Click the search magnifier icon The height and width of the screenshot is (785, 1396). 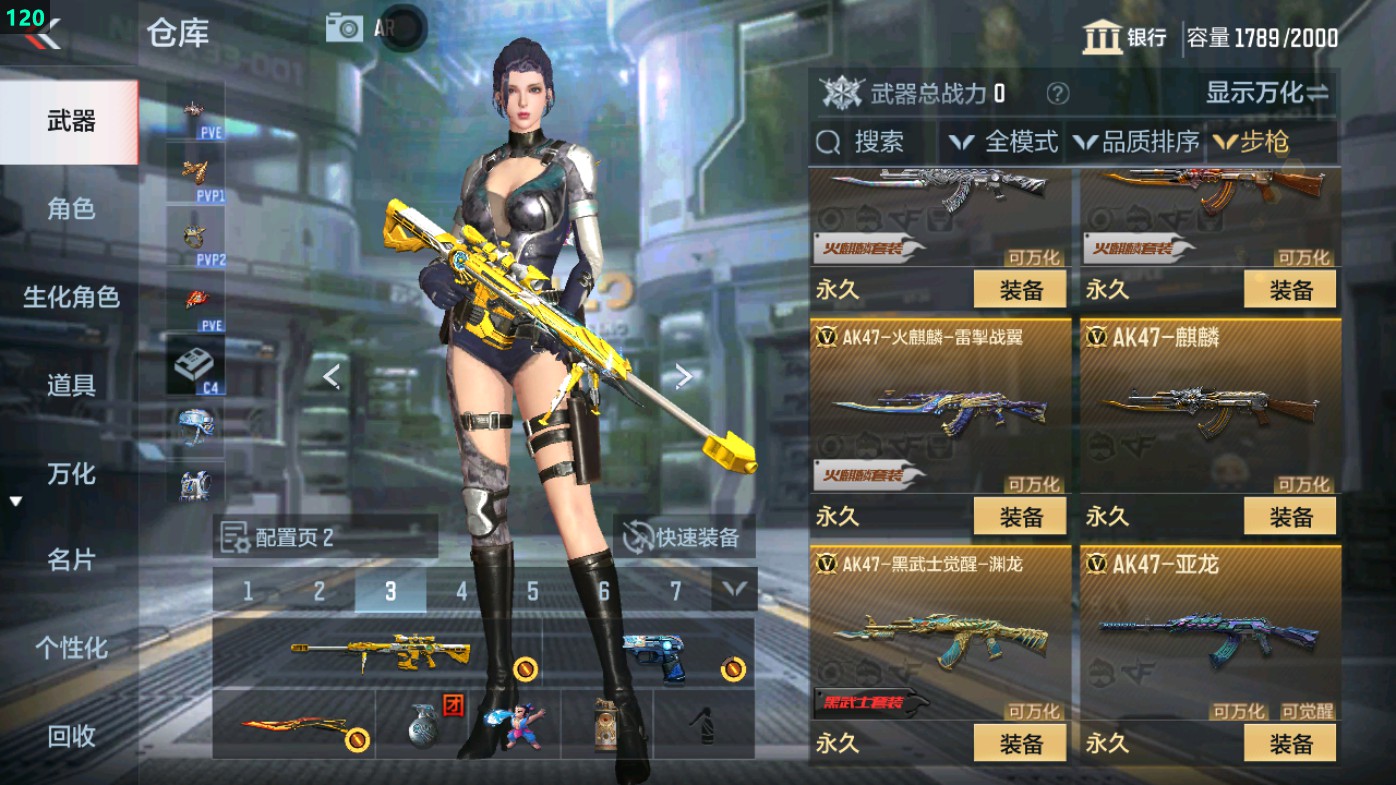[828, 143]
